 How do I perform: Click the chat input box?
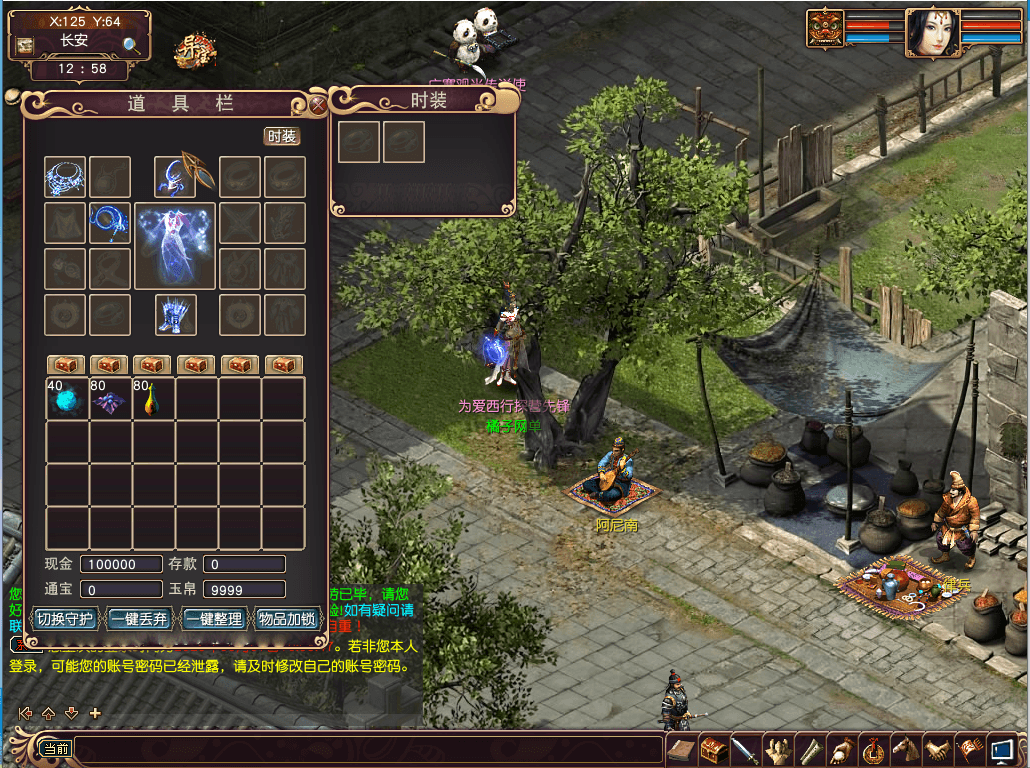pyautogui.click(x=368, y=749)
